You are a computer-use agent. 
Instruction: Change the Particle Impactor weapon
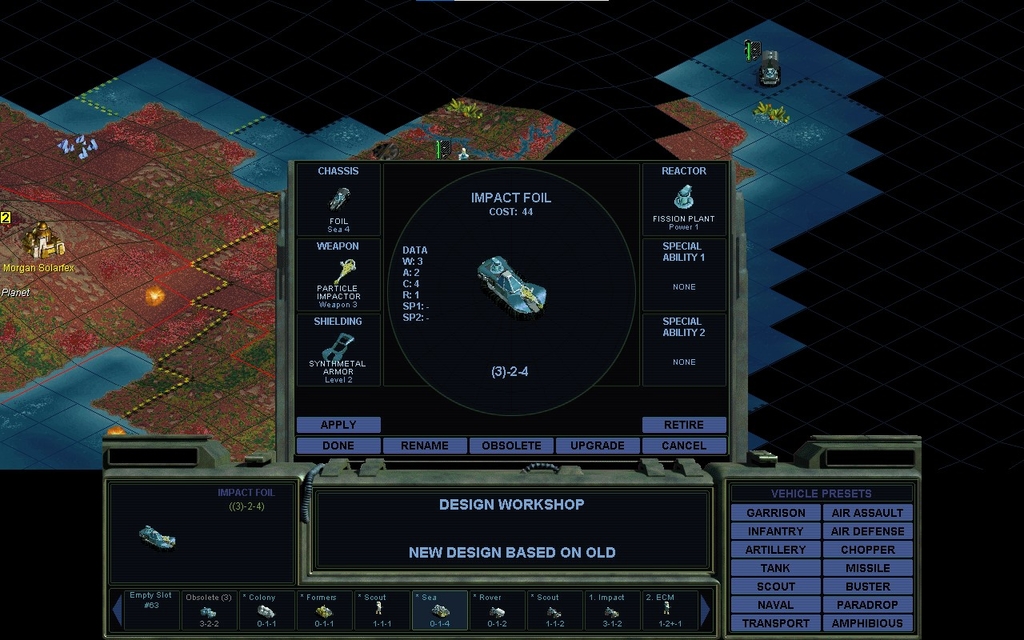(338, 274)
